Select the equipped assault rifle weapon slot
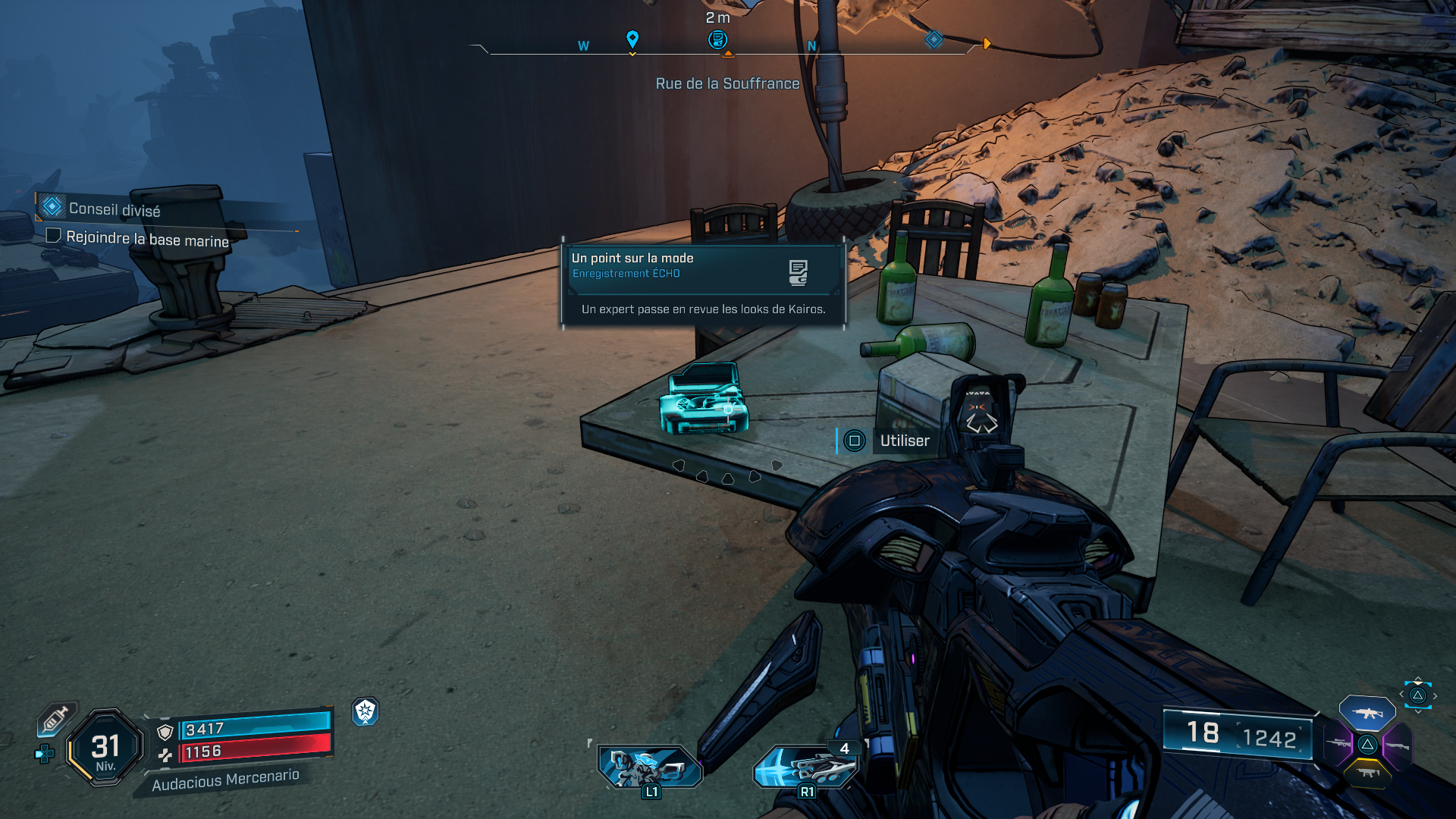Screen dimensions: 1456x819 coord(1367,713)
